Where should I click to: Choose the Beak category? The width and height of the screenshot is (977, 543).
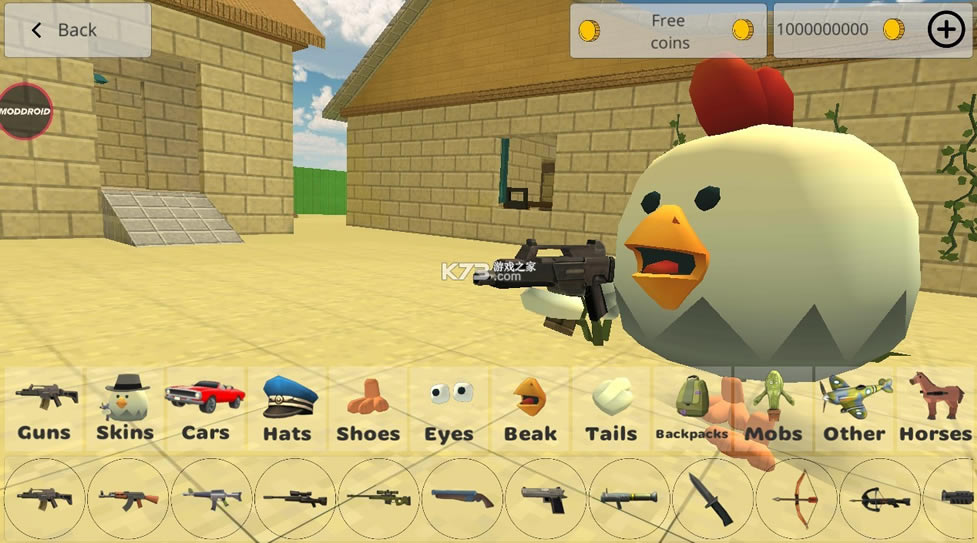[530, 409]
